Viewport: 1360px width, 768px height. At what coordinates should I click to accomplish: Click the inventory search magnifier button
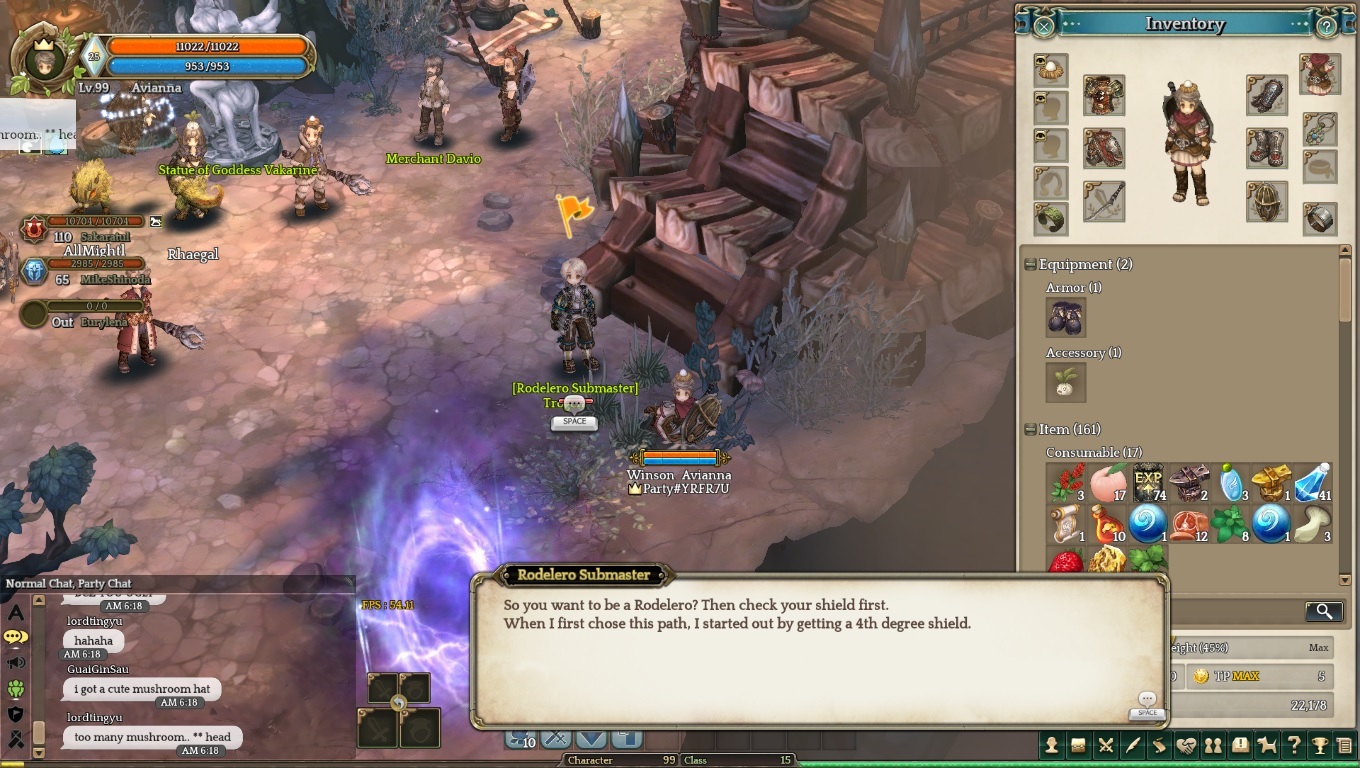(1323, 611)
